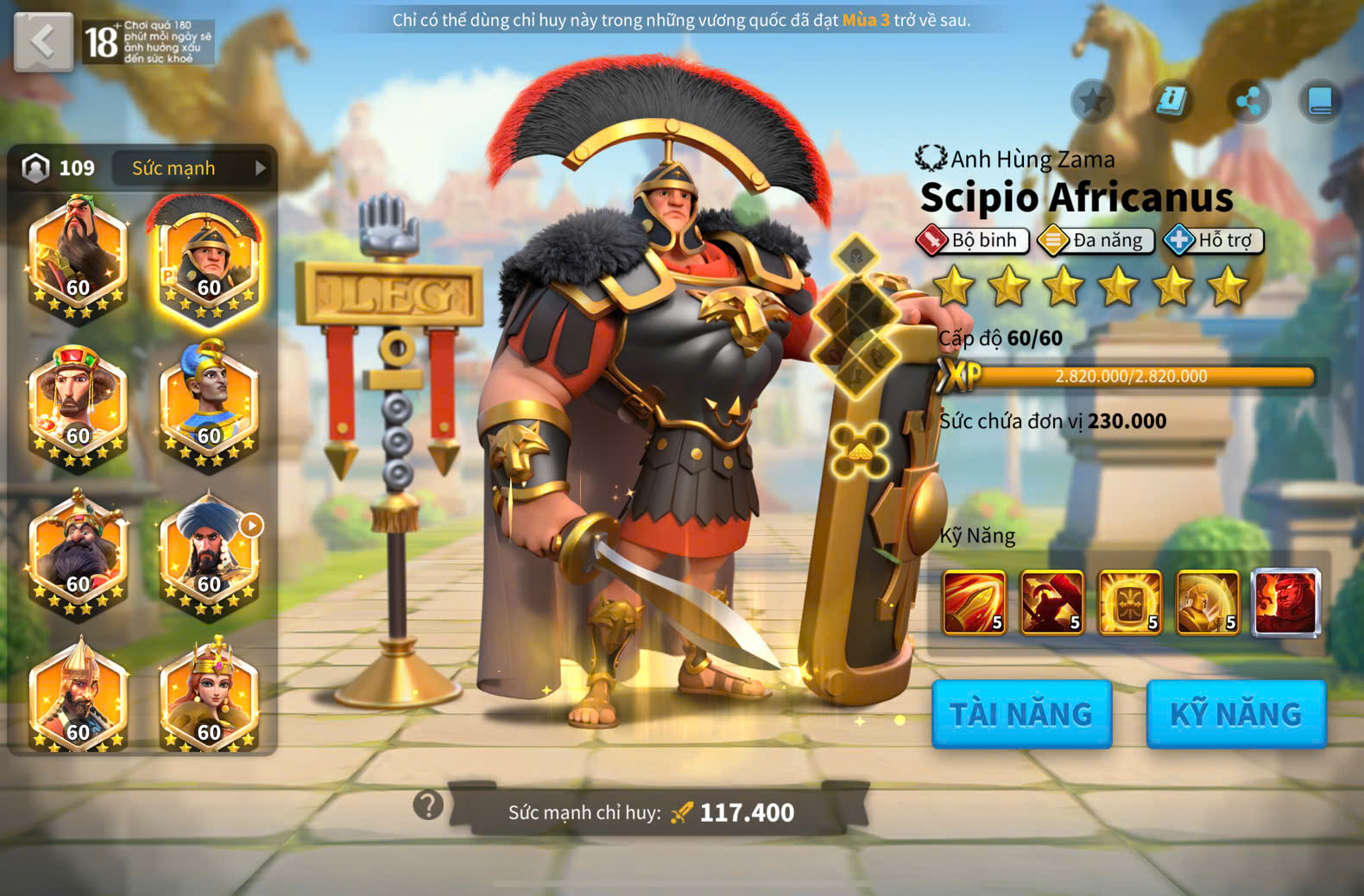Open the Sức mạnh sort dropdown

click(x=192, y=168)
